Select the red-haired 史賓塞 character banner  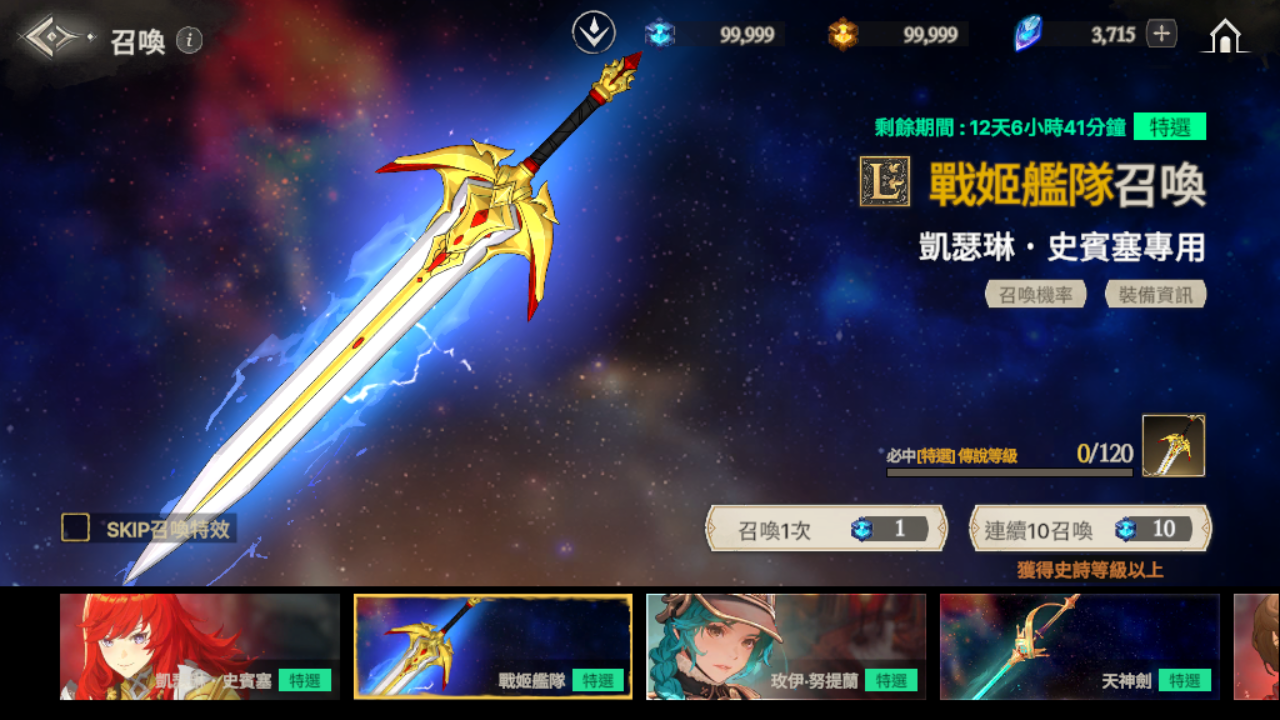(200, 646)
